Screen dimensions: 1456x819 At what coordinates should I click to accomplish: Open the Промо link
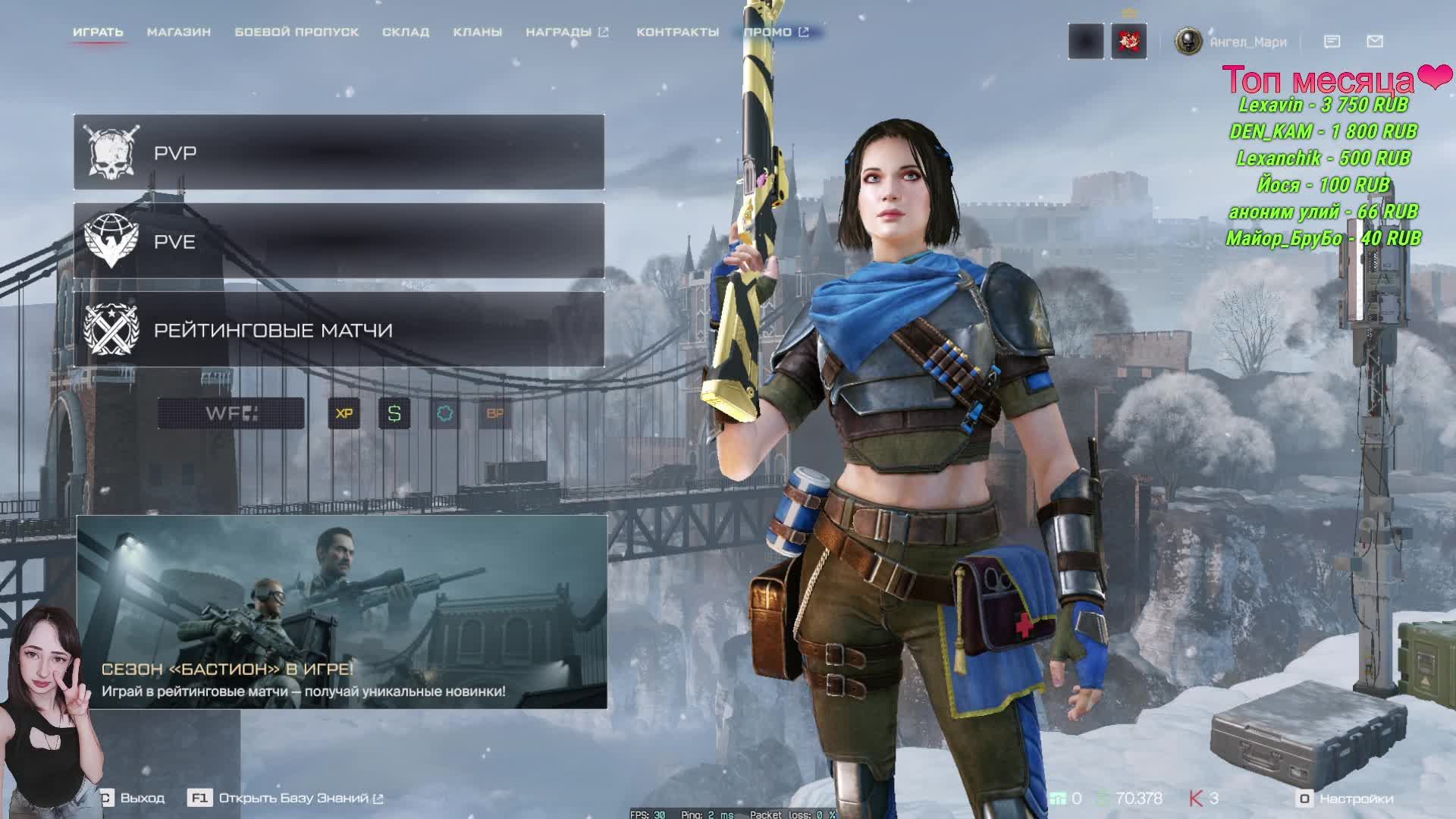pos(776,32)
